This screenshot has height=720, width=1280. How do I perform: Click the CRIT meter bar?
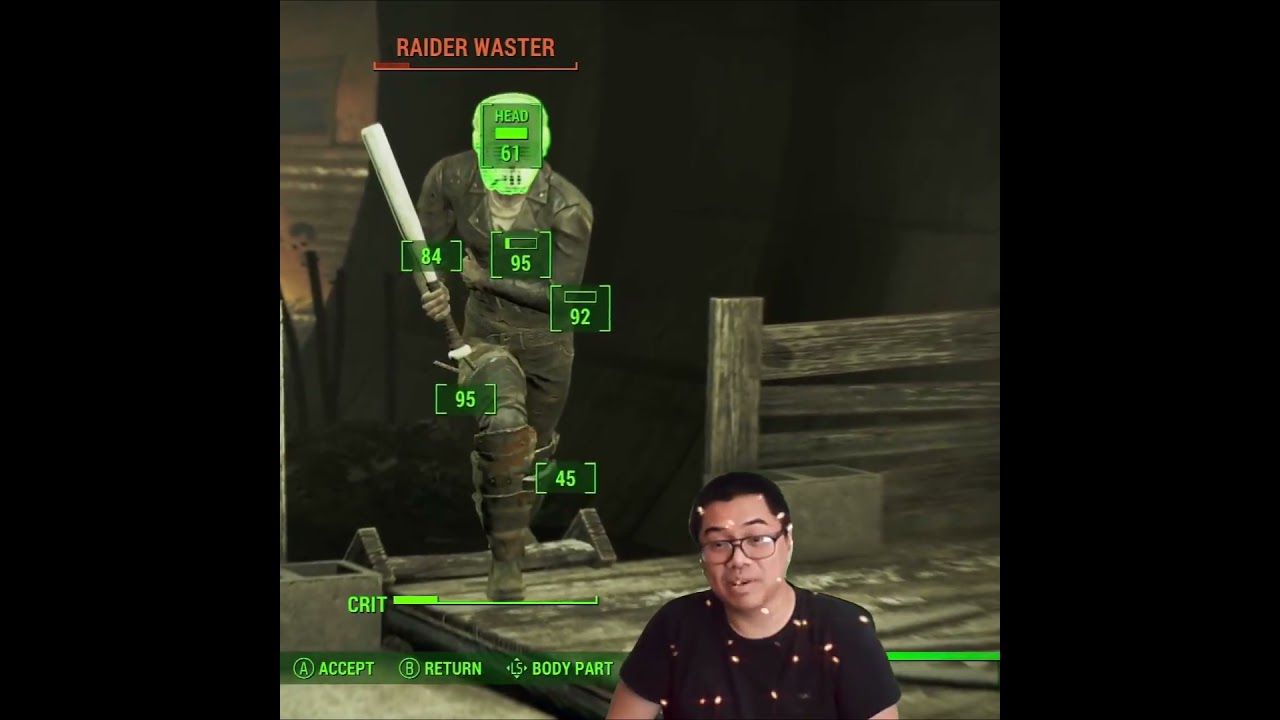pyautogui.click(x=497, y=603)
